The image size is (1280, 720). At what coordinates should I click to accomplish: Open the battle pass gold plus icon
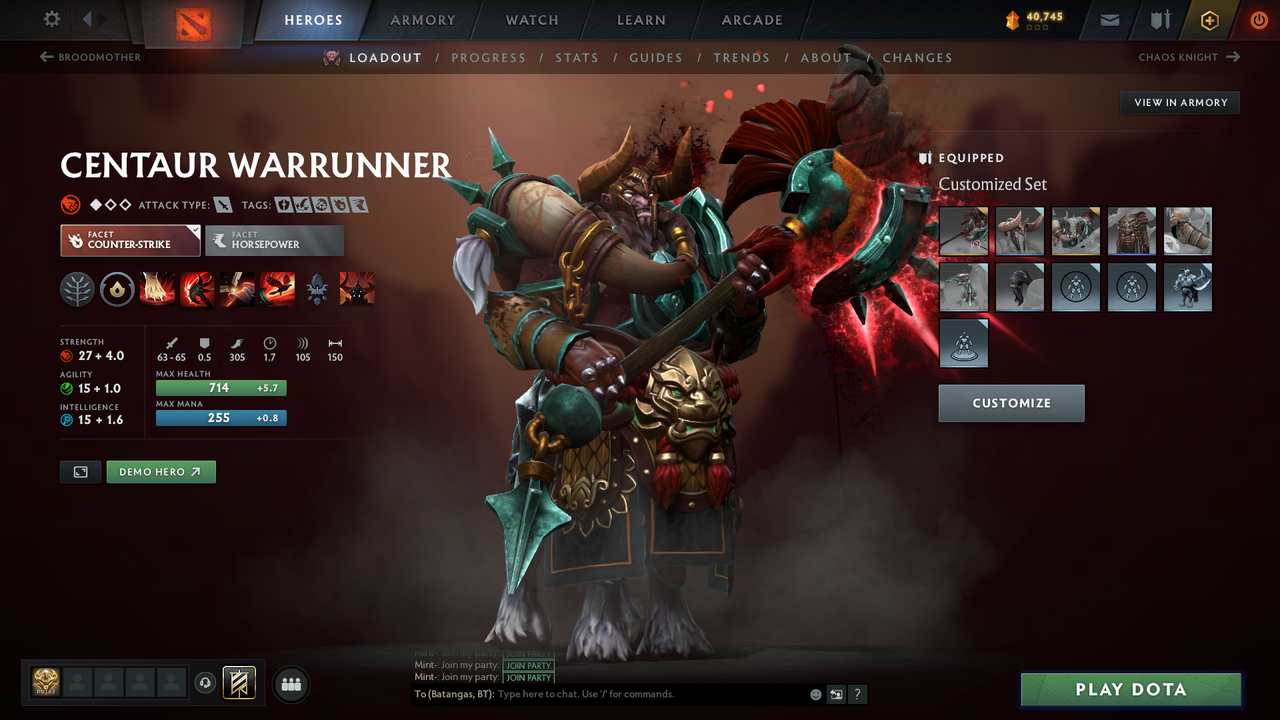[x=1209, y=19]
